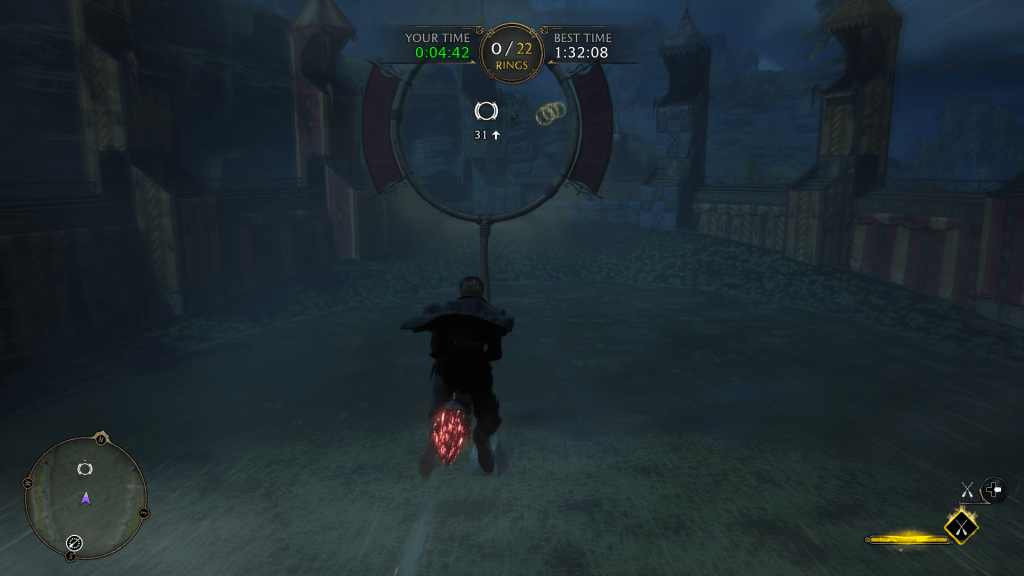The height and width of the screenshot is (576, 1024).
Task: Click the circular minimap
Action: point(86,498)
